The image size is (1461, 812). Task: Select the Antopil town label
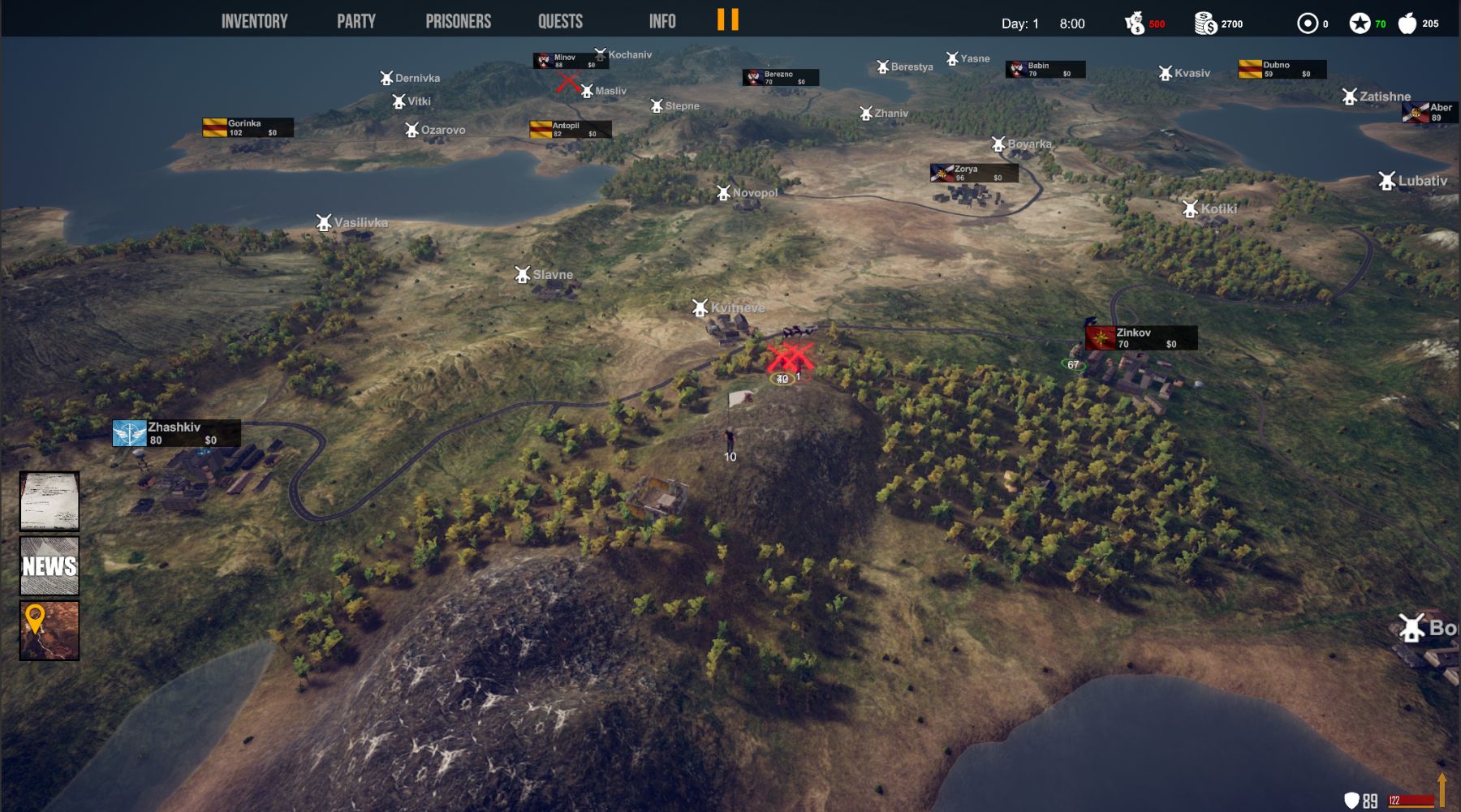click(x=570, y=129)
